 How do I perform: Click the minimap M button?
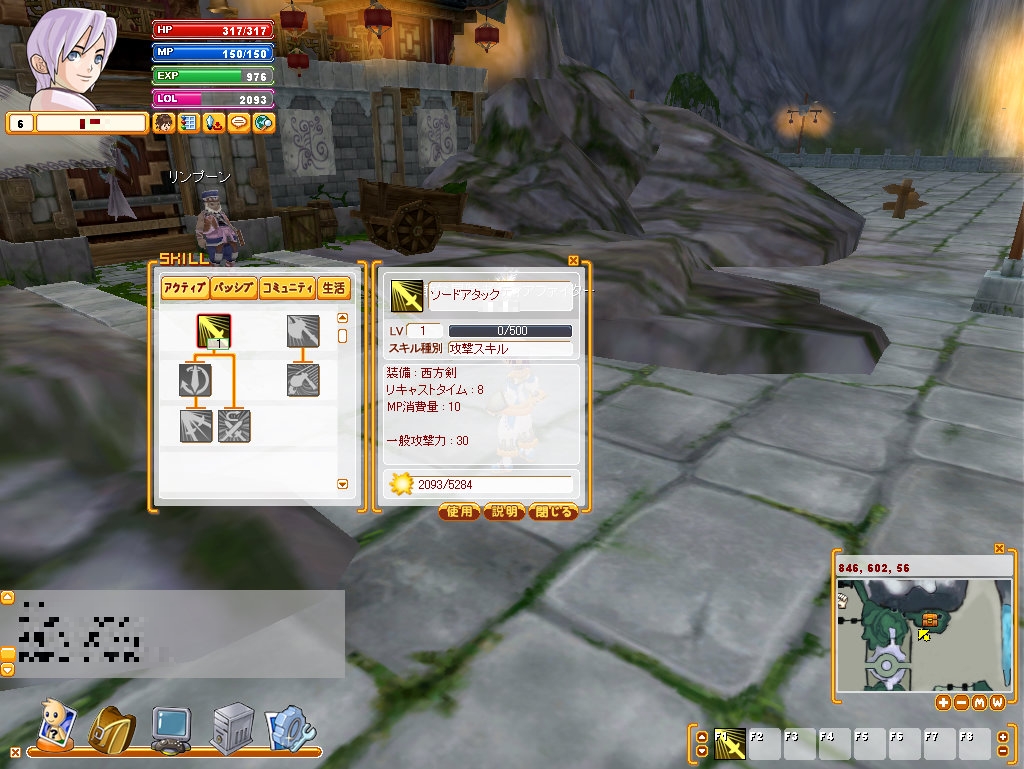tap(979, 703)
